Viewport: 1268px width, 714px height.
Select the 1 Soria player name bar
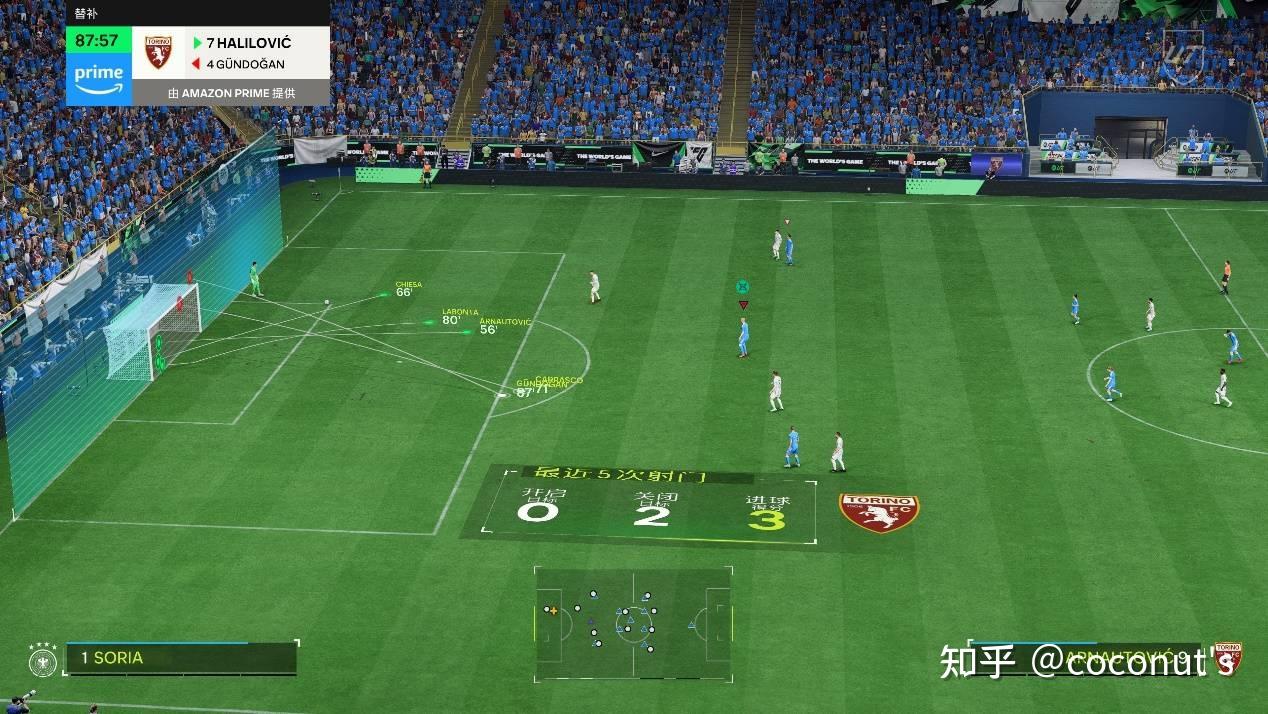(180, 658)
